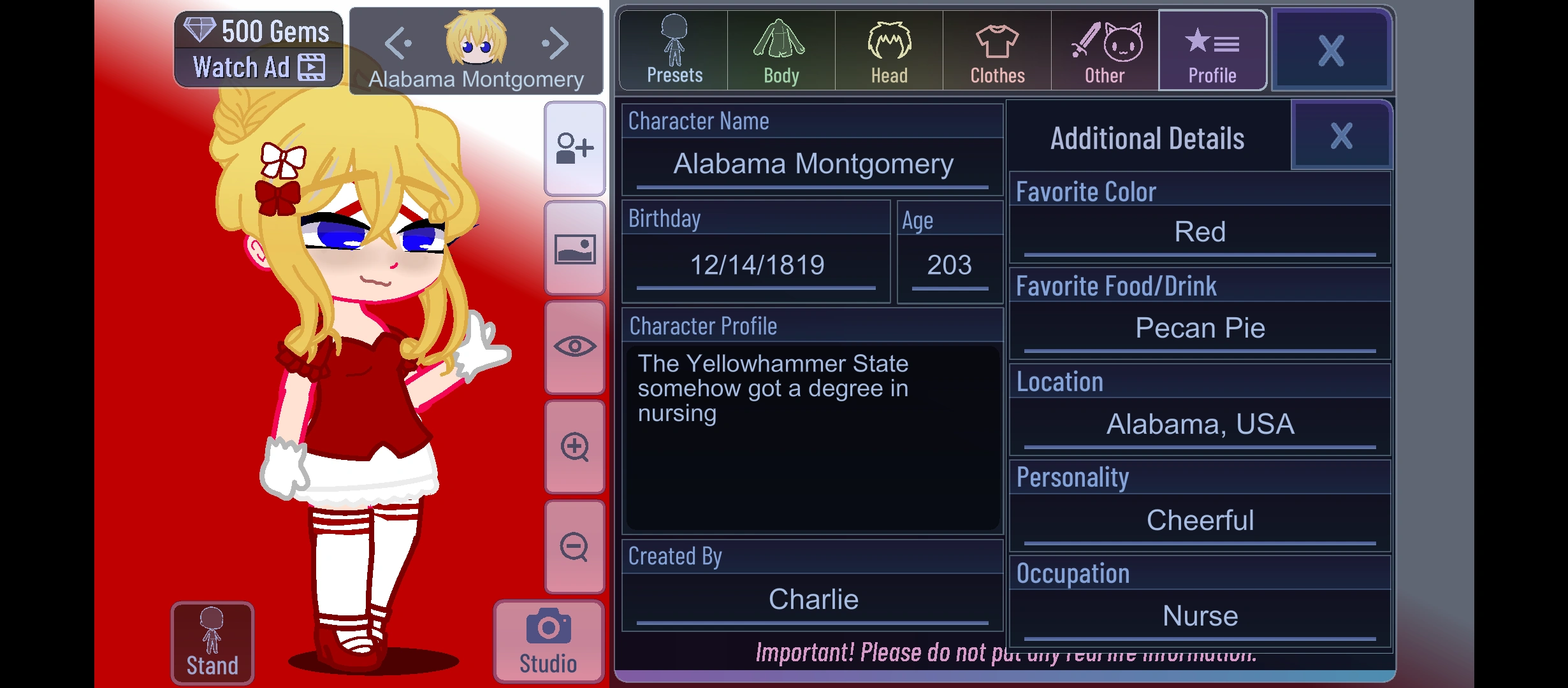This screenshot has height=688, width=1568.
Task: Select the Body customization icon
Action: (x=780, y=48)
